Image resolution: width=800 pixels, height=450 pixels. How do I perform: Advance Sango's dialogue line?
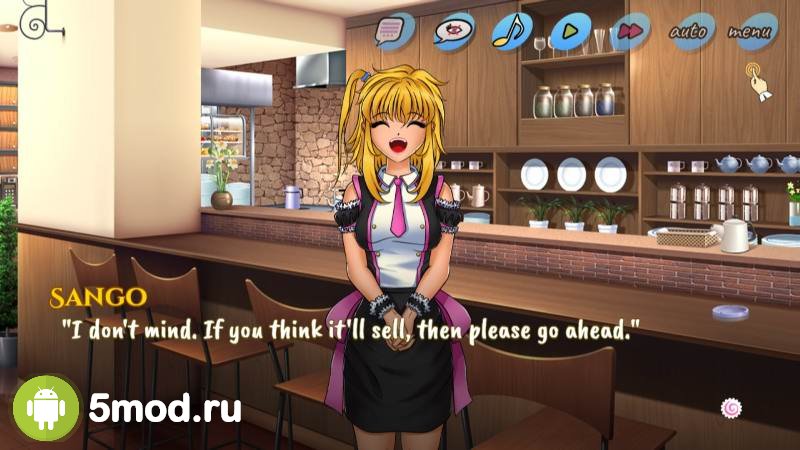350,329
